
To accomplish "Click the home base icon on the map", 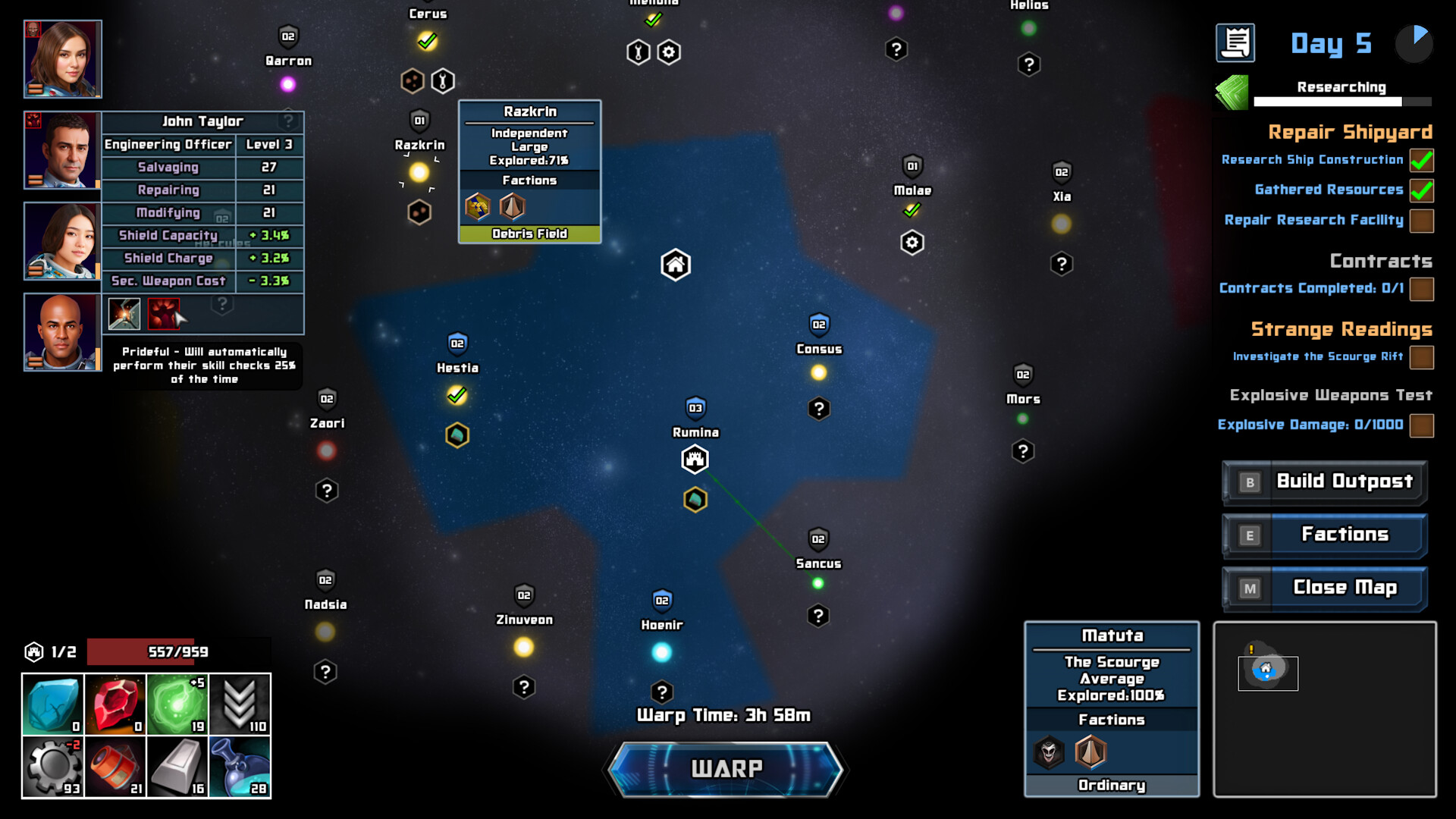I will click(675, 265).
